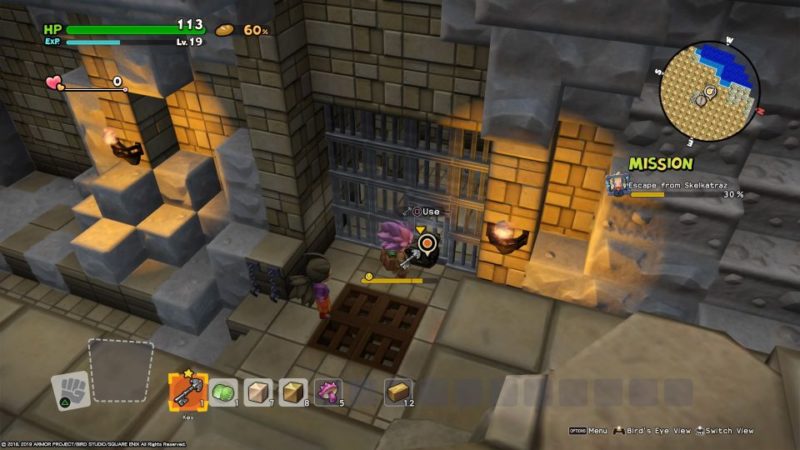
Task: Choose the pale stone block slot
Action: (x=259, y=392)
